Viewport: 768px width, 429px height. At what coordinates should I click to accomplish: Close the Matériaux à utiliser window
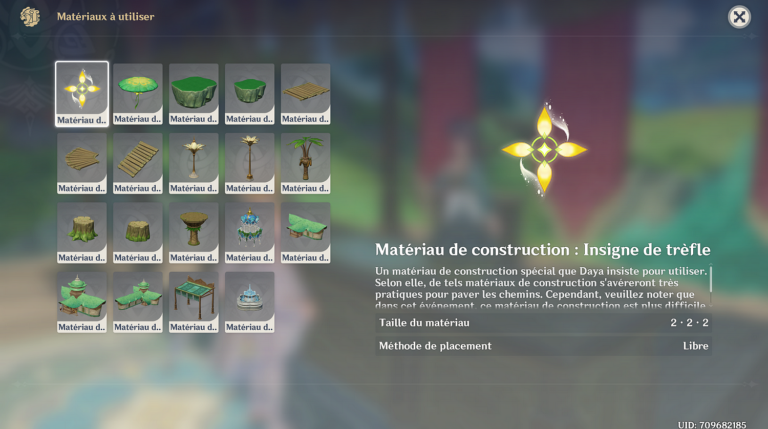tap(739, 17)
